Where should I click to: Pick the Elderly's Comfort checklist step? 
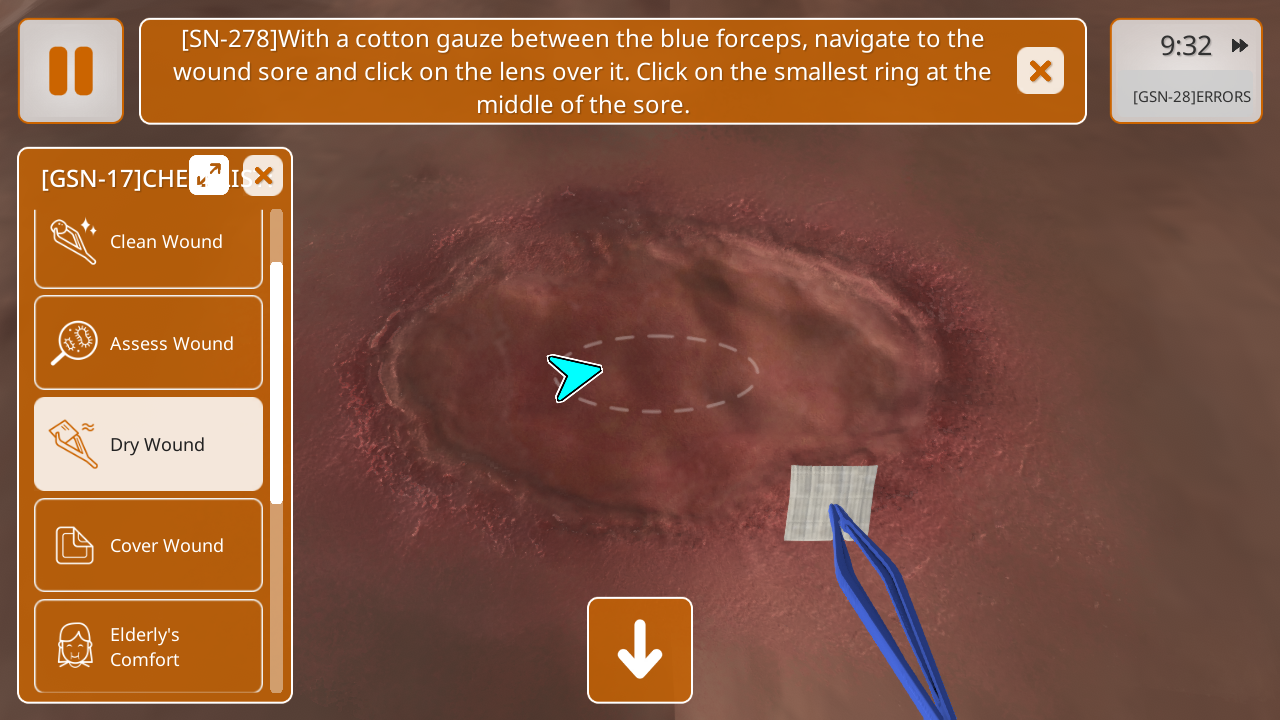149,646
